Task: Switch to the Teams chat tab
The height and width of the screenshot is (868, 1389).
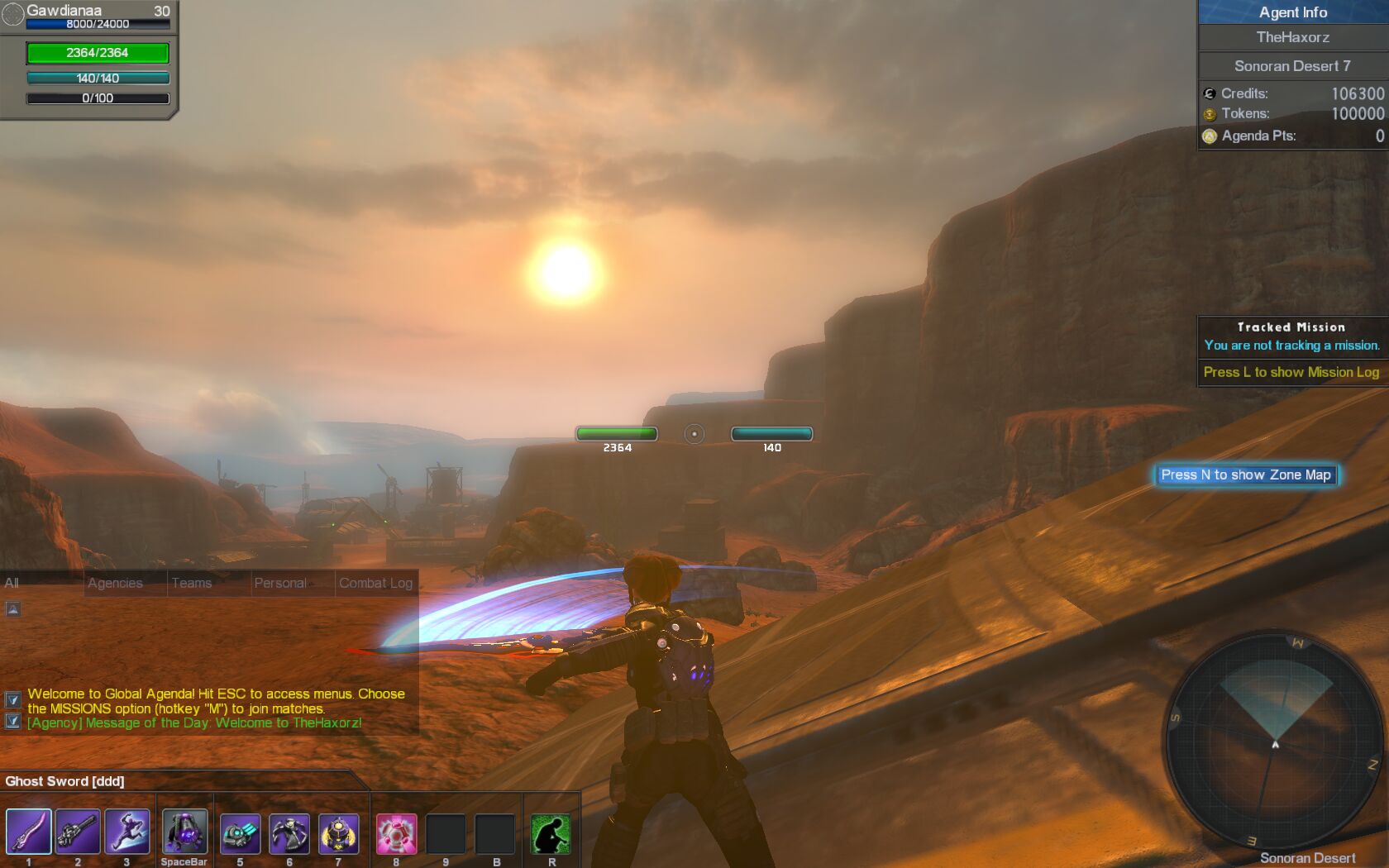Action: coord(192,583)
